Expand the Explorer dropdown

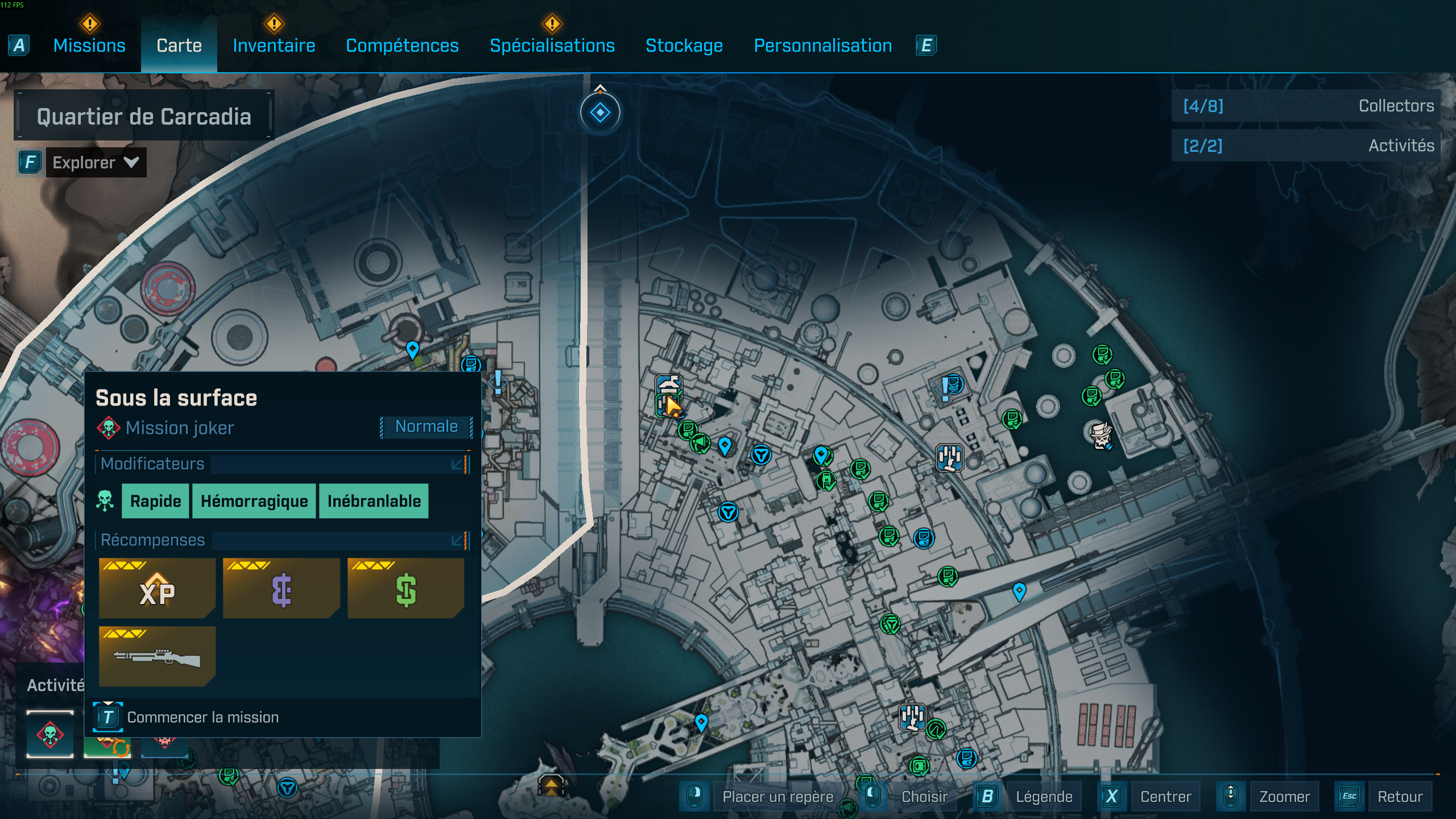96,163
